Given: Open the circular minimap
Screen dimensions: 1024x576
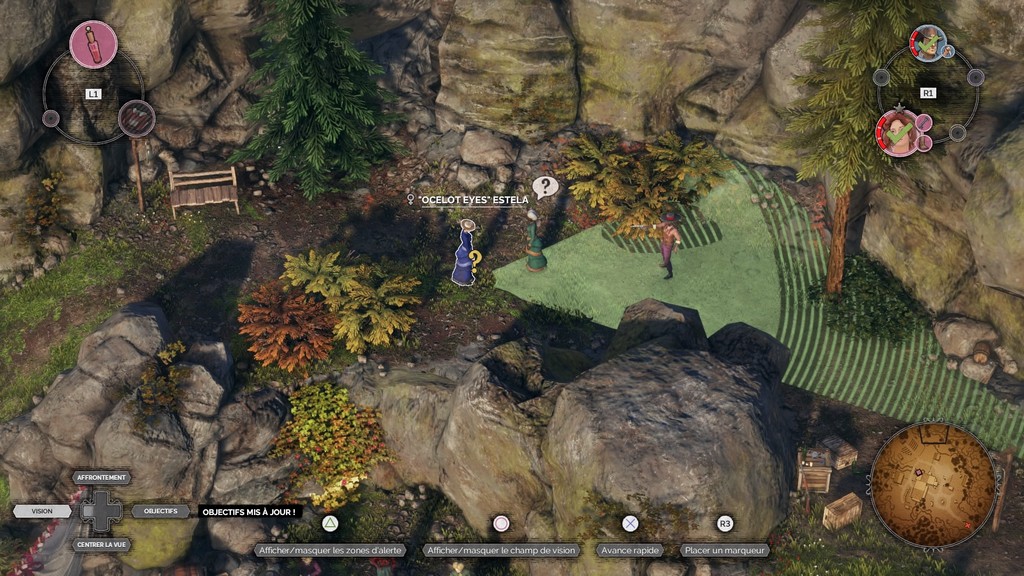Looking at the screenshot, I should (932, 485).
